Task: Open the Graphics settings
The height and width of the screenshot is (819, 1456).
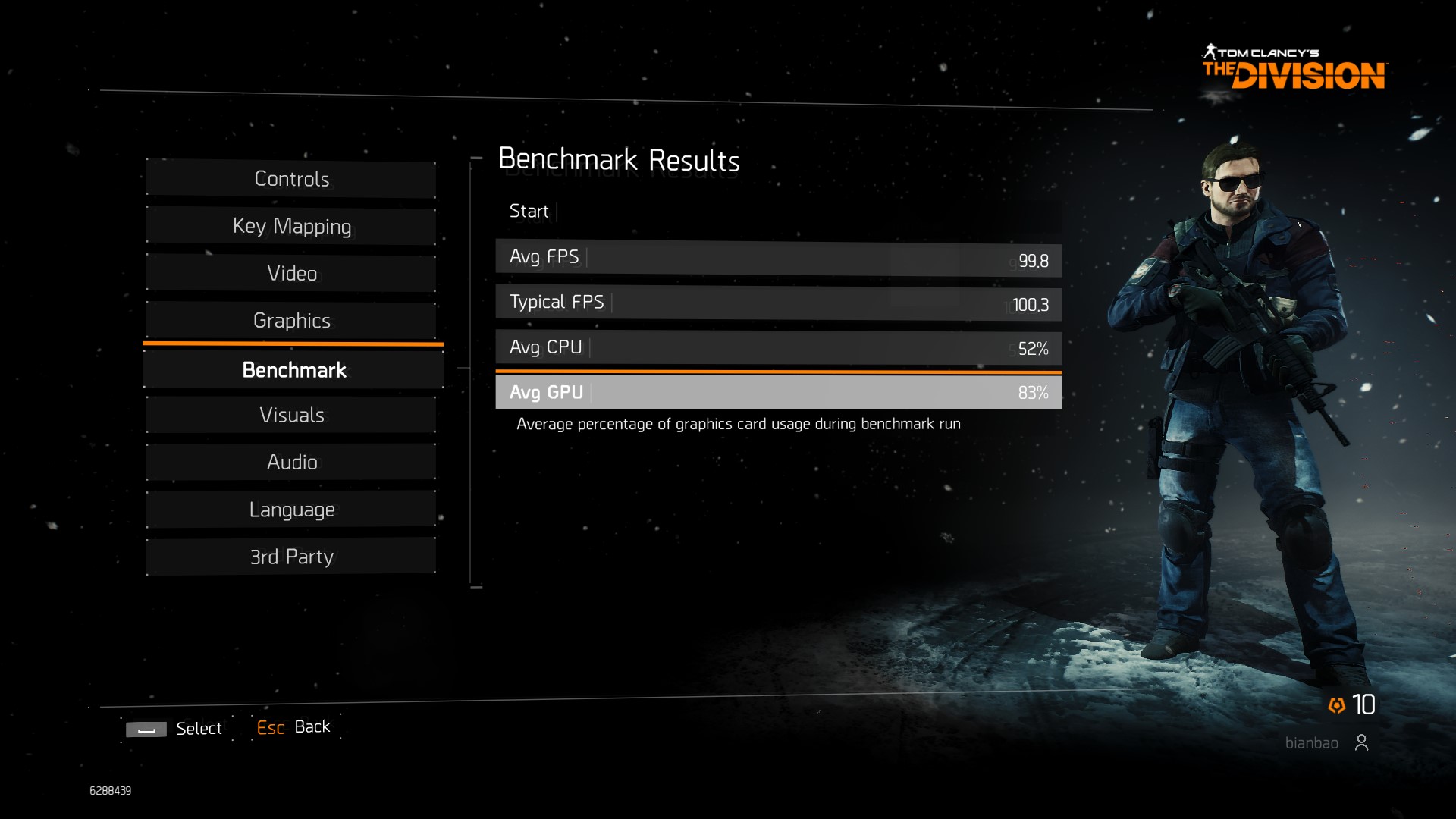Action: [291, 320]
